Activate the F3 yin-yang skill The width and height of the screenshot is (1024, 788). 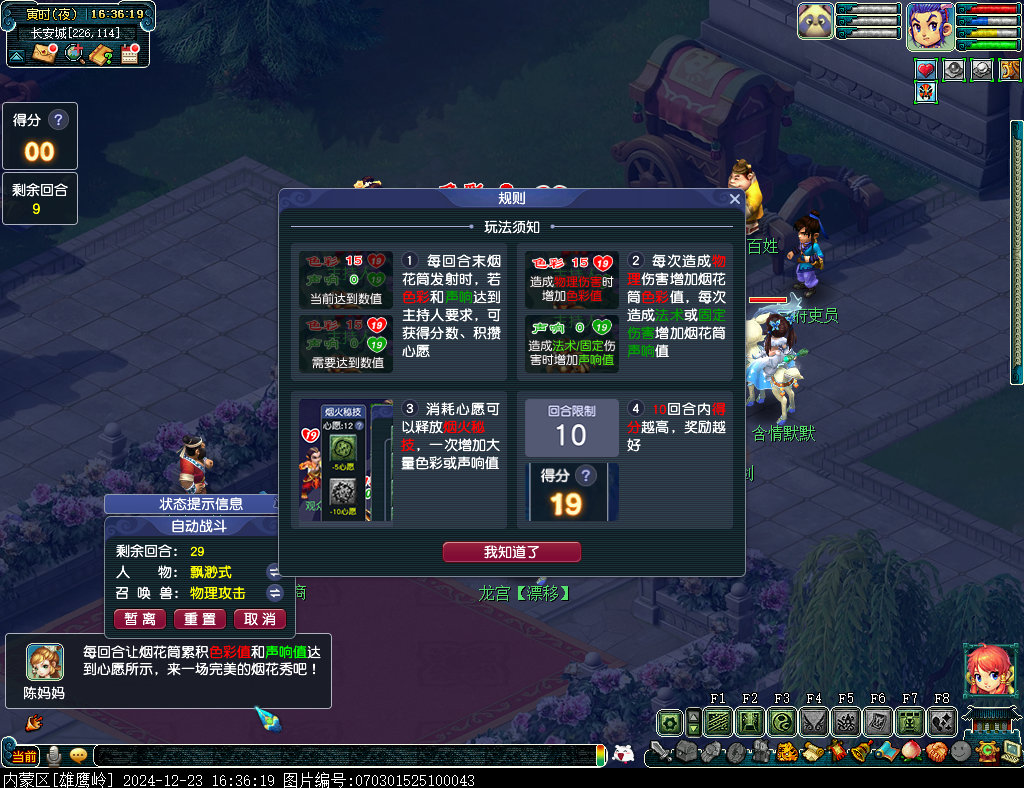coord(782,721)
